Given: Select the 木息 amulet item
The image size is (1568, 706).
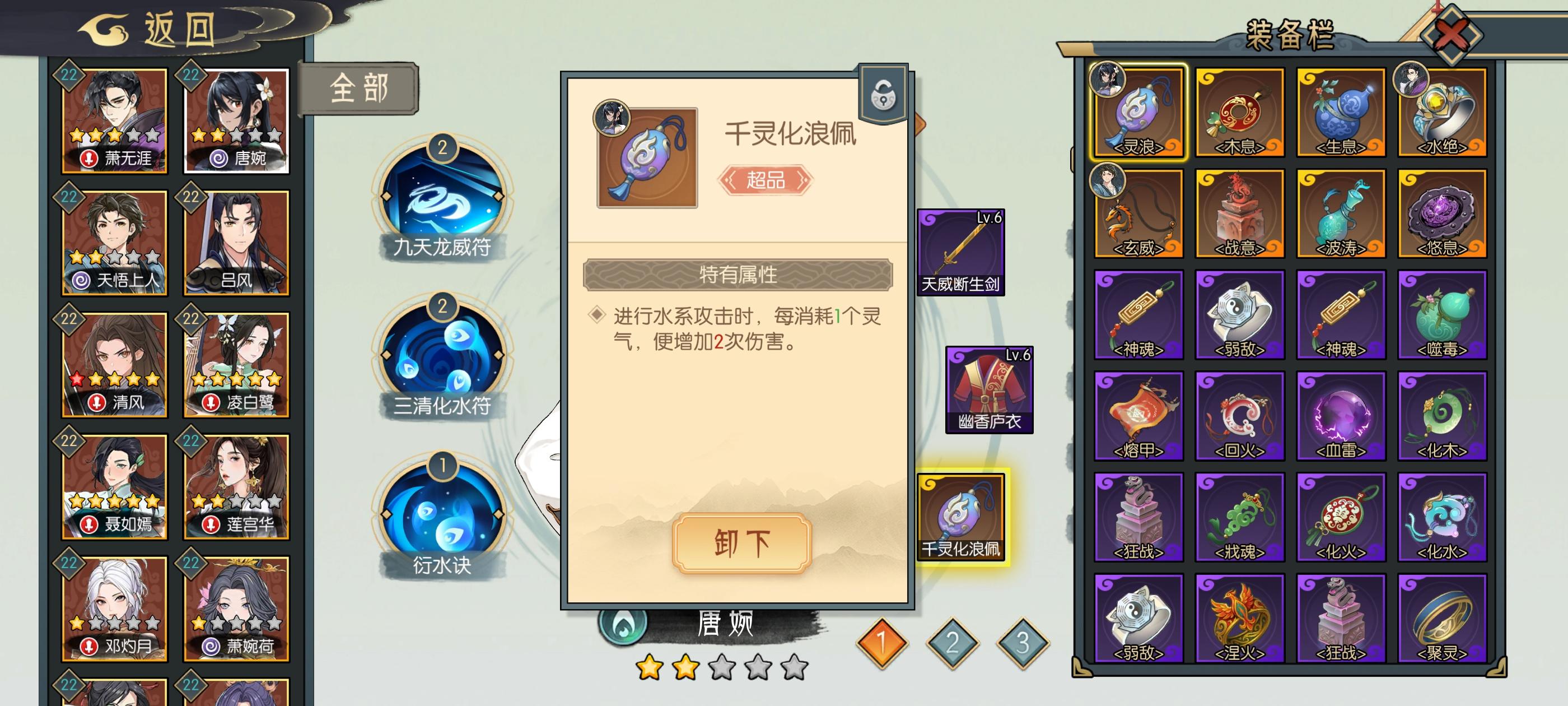Looking at the screenshot, I should click(x=1239, y=113).
